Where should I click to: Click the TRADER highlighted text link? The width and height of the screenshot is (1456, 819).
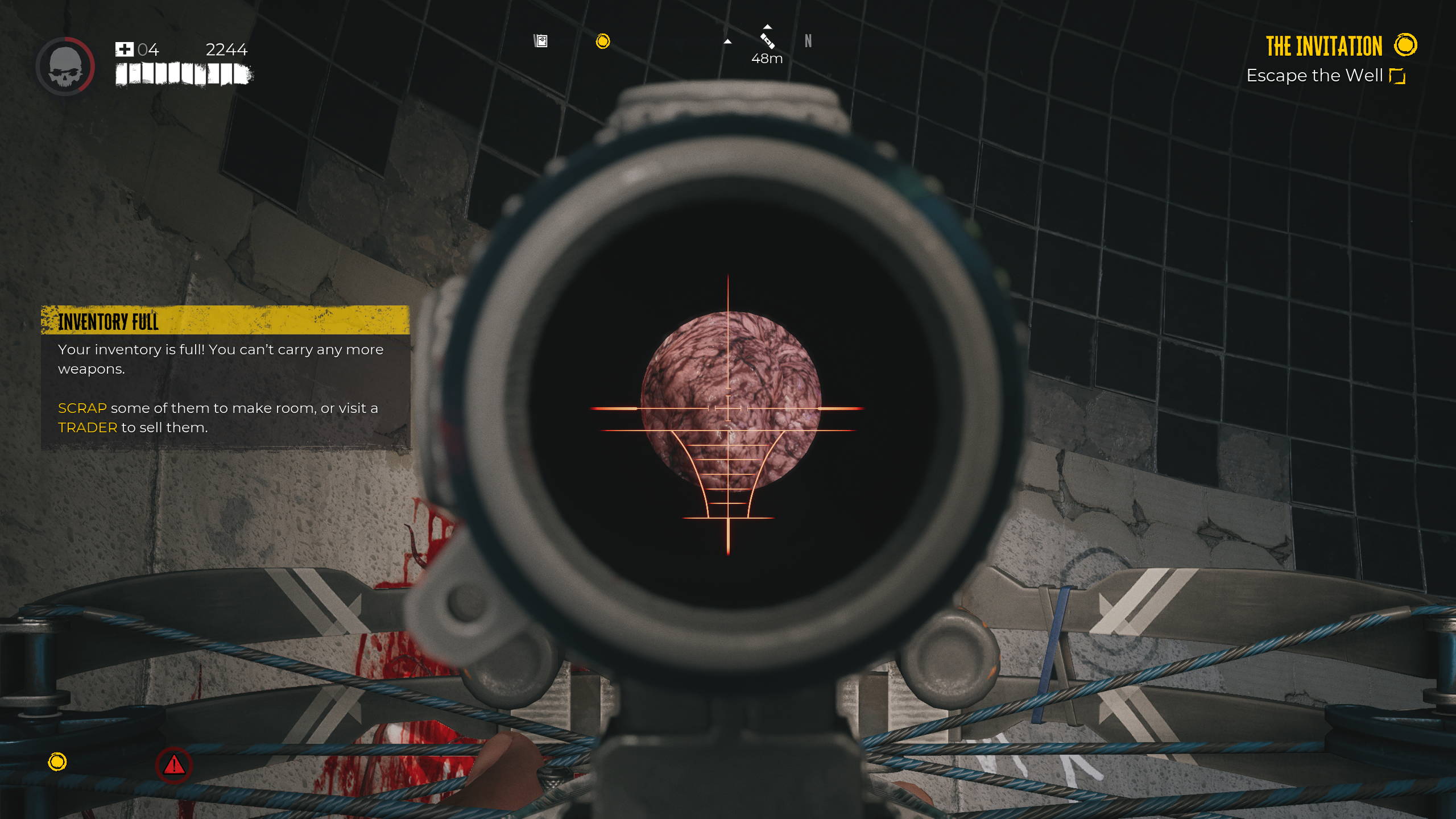coord(87,427)
